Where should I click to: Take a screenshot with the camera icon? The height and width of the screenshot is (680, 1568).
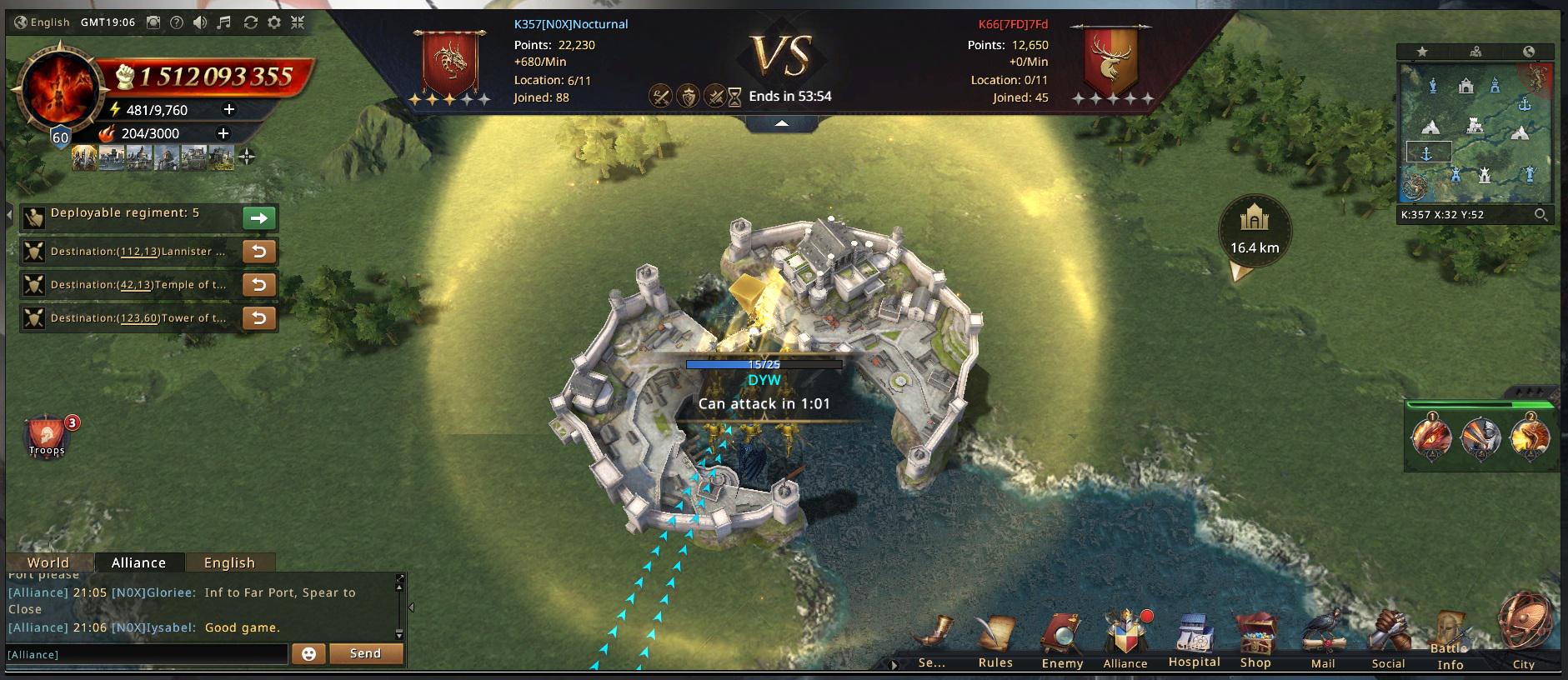[x=153, y=22]
